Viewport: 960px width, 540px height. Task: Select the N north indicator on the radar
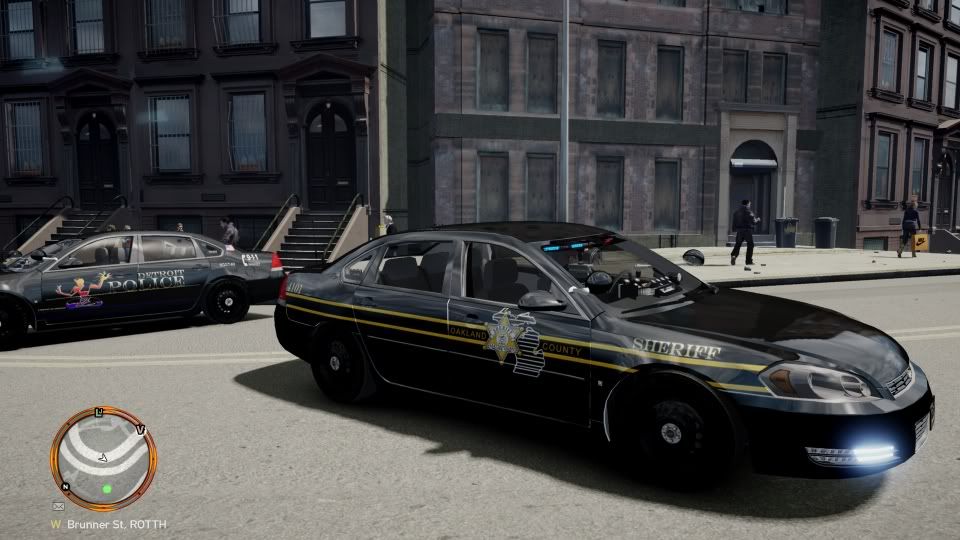66,487
